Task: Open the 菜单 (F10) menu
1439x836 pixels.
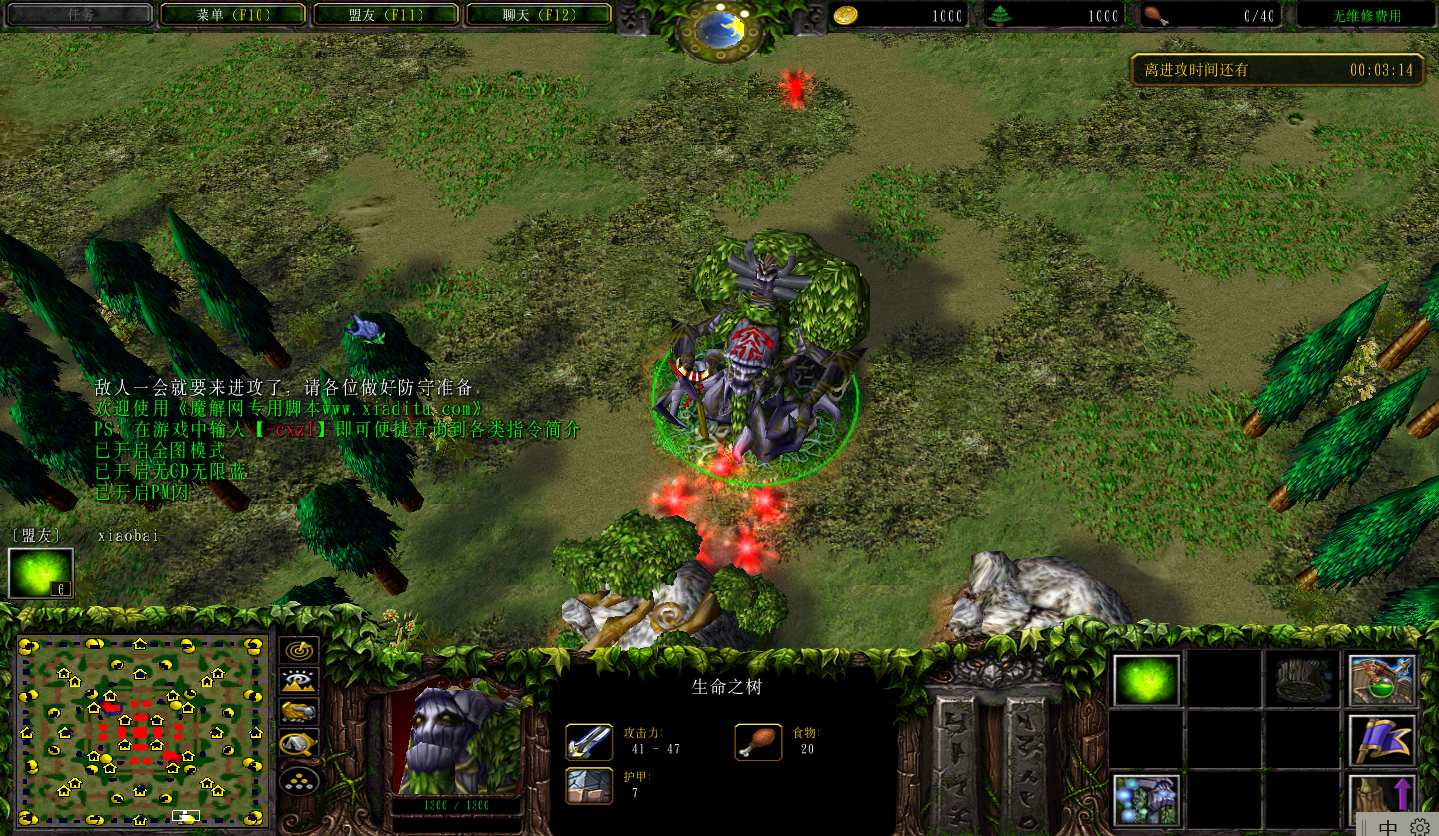Action: pyautogui.click(x=232, y=15)
